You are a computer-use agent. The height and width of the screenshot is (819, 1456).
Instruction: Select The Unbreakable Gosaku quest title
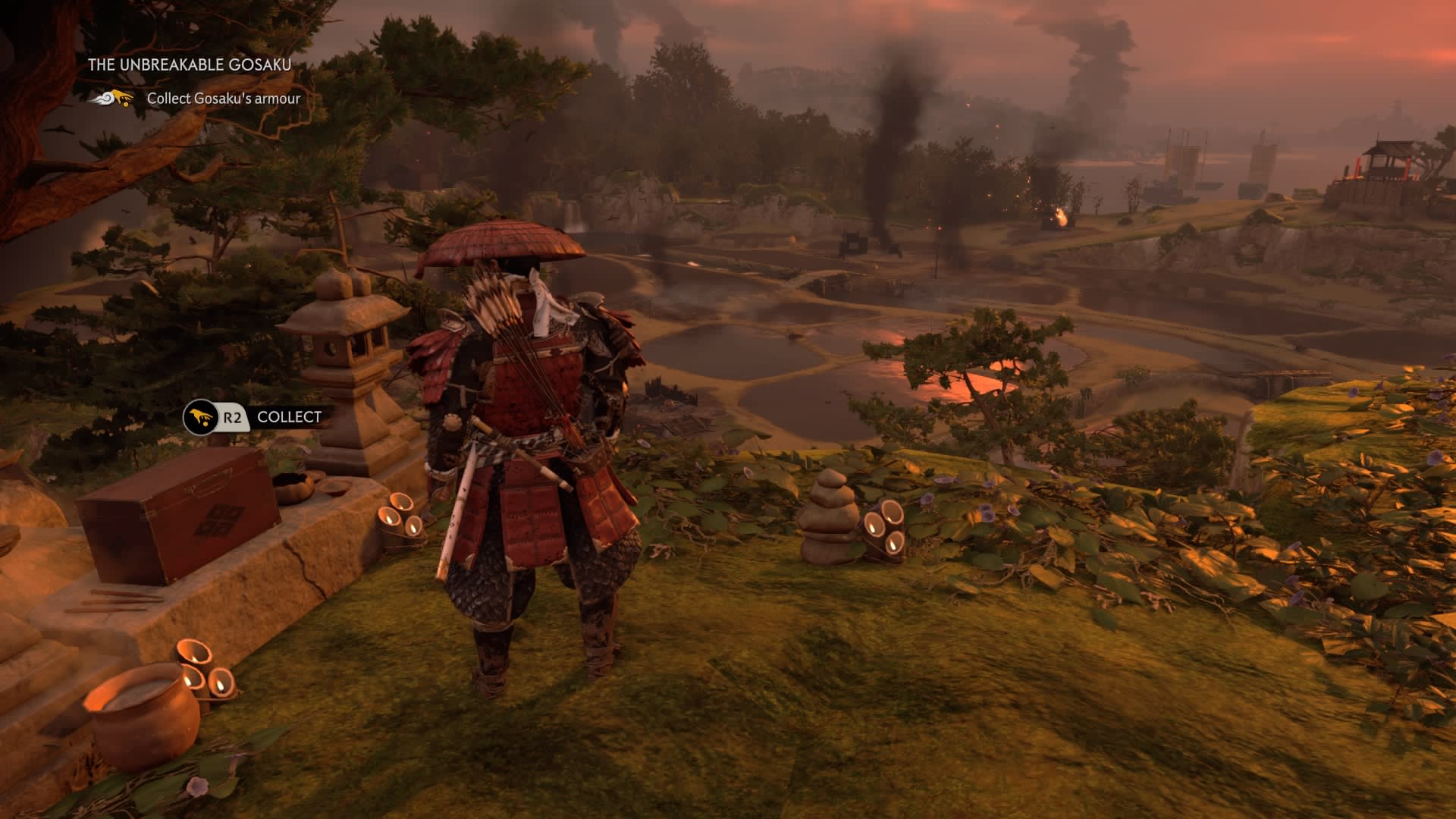[190, 65]
